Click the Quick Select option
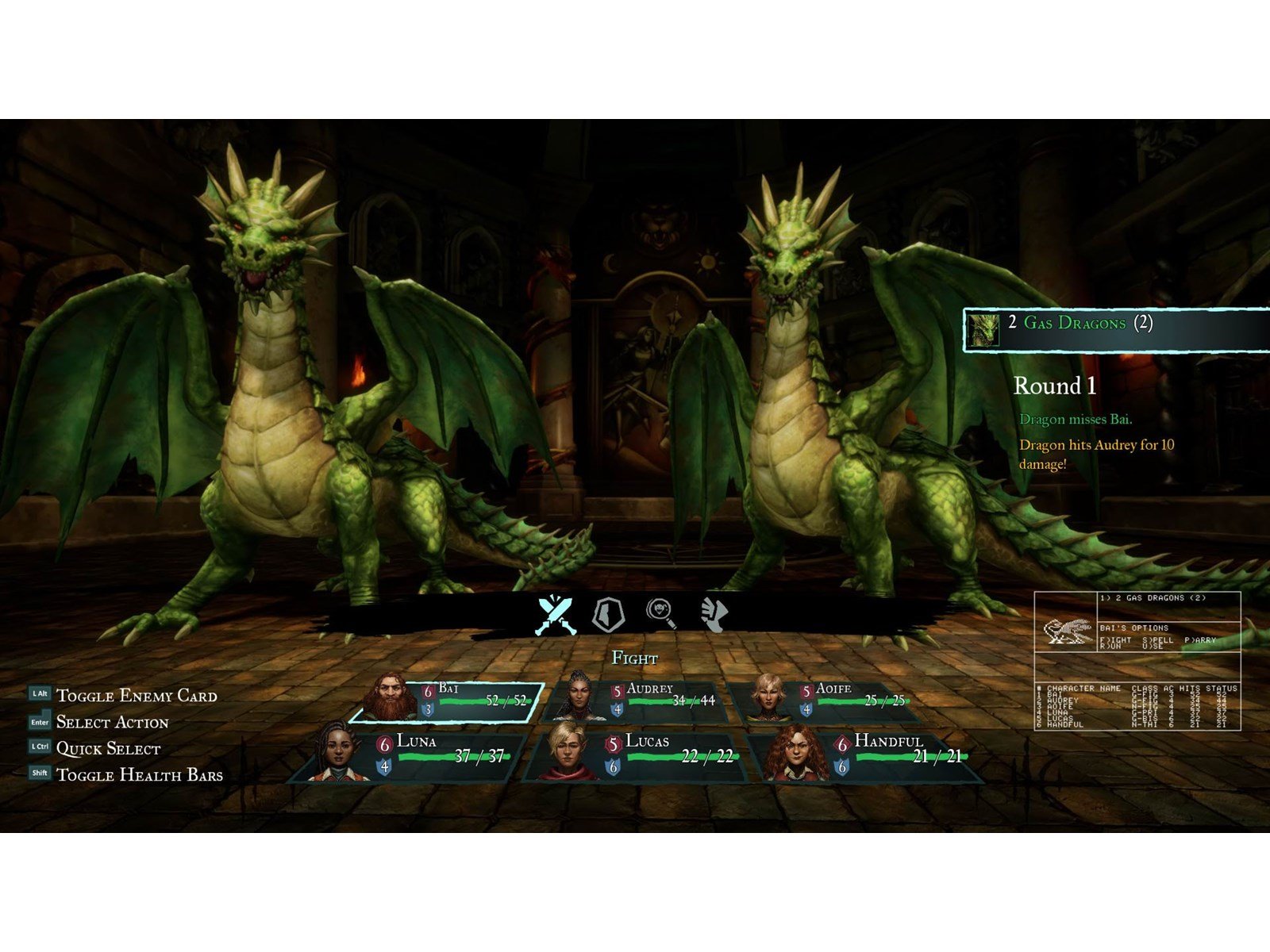The width and height of the screenshot is (1270, 952). pos(108,748)
